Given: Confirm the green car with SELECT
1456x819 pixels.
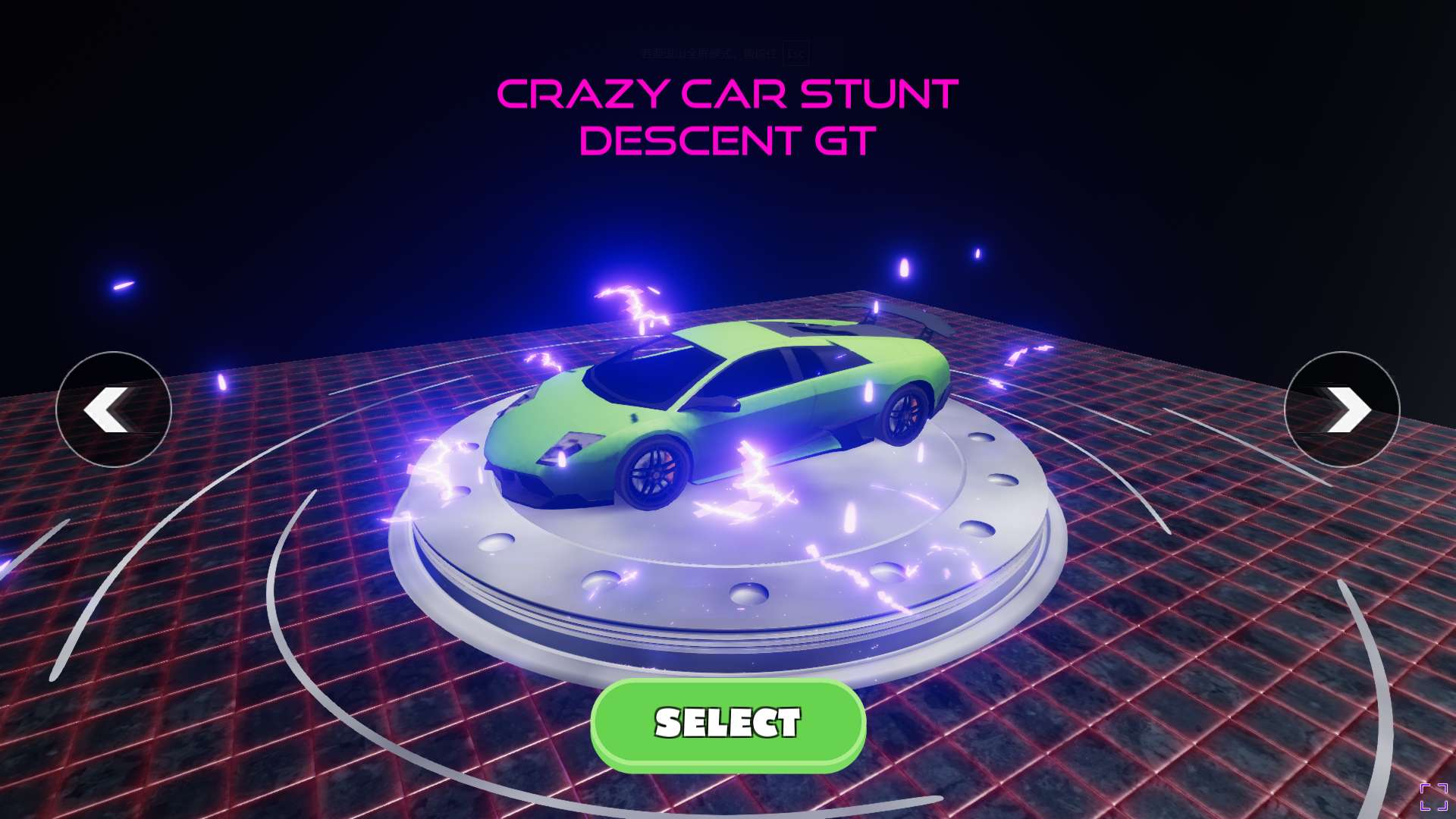Looking at the screenshot, I should point(728,724).
